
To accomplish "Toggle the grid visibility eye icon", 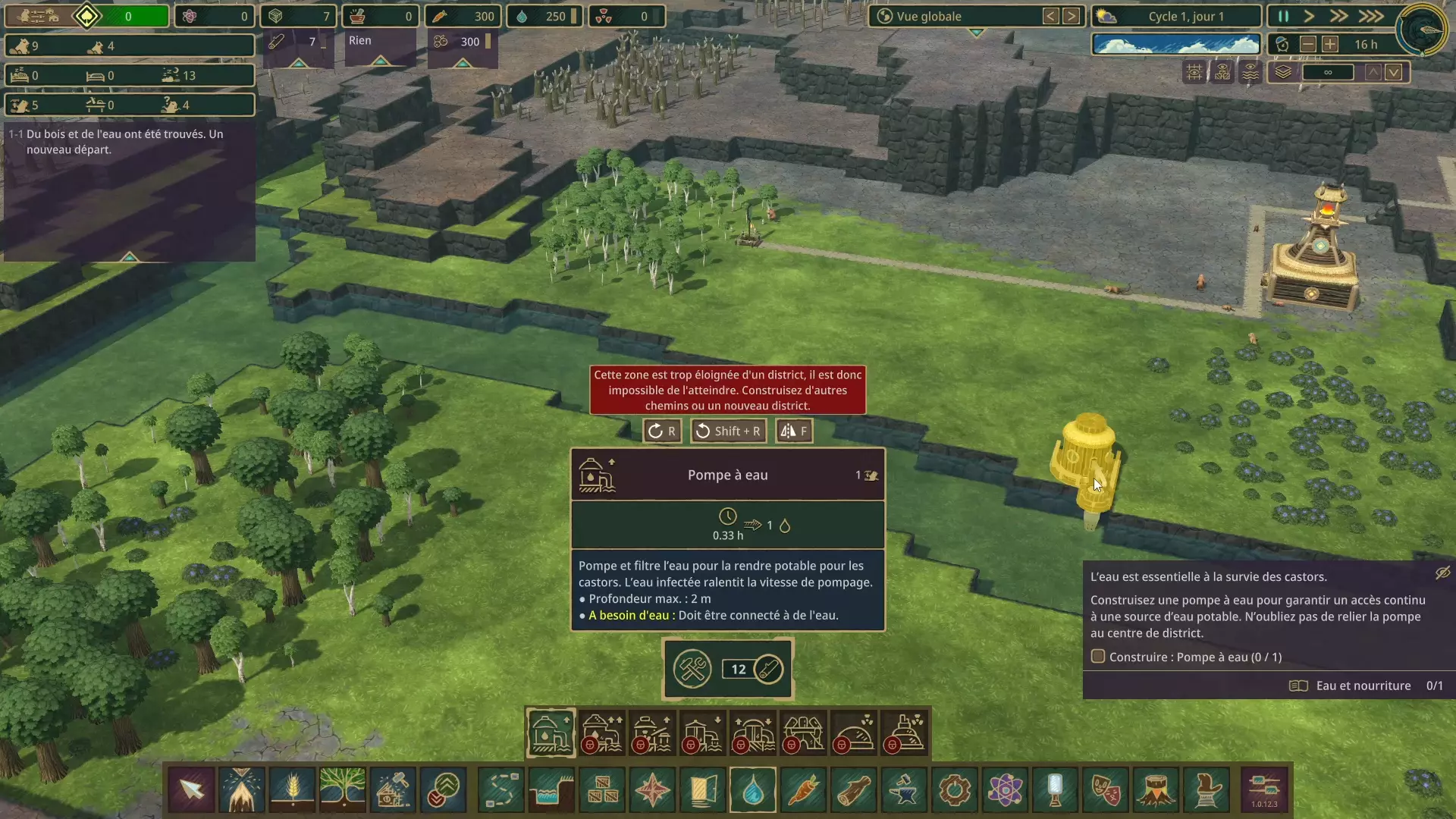I will [x=1194, y=72].
